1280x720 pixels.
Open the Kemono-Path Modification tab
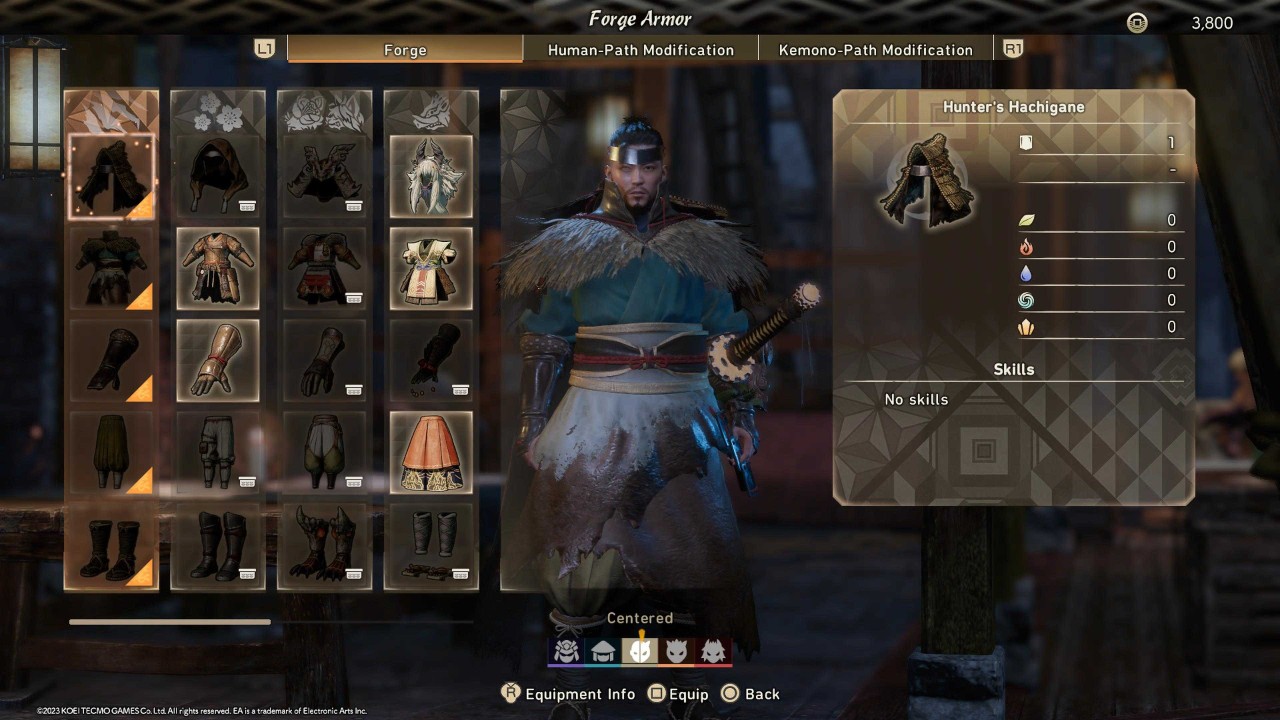[x=876, y=49]
